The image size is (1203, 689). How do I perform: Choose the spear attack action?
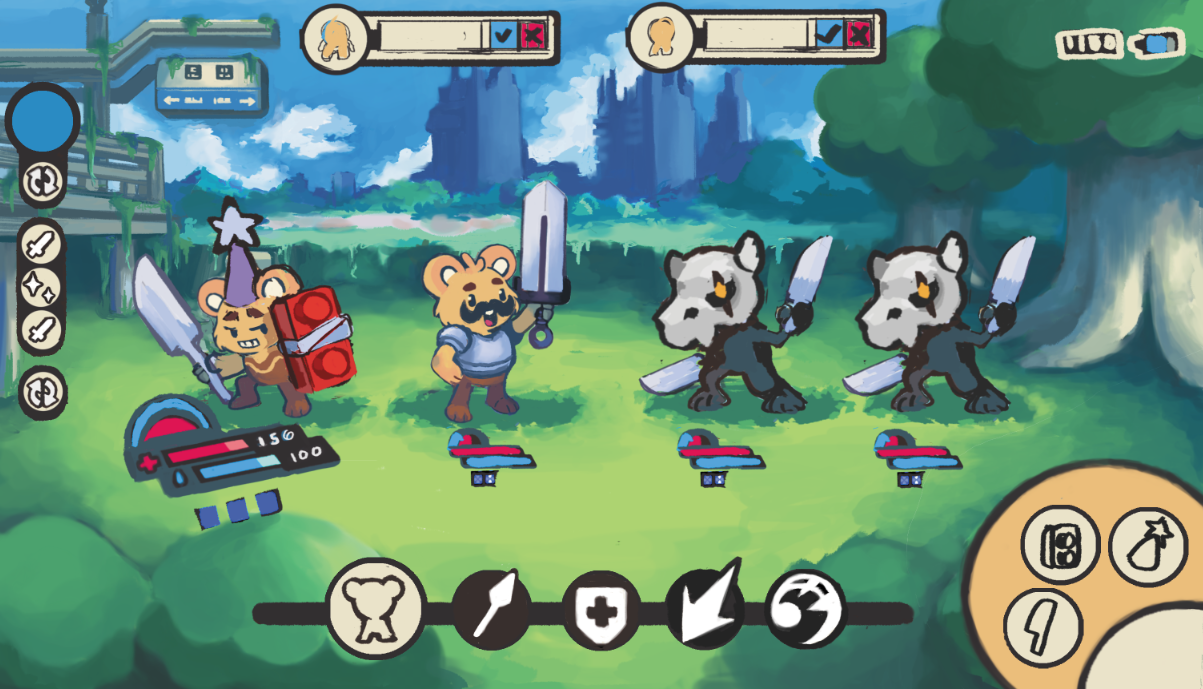(492, 607)
